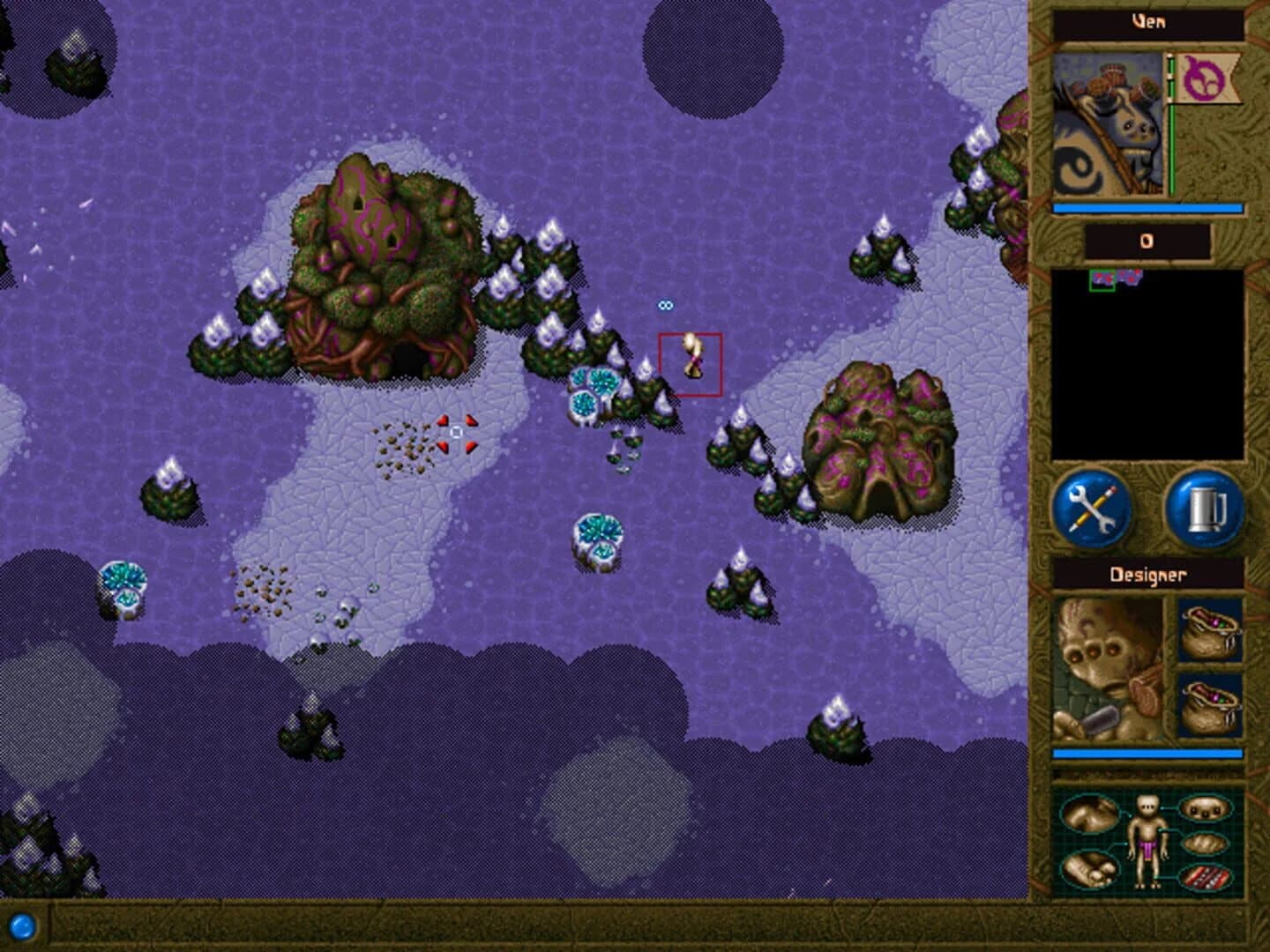Select the hand part in the body designer

(1091, 814)
